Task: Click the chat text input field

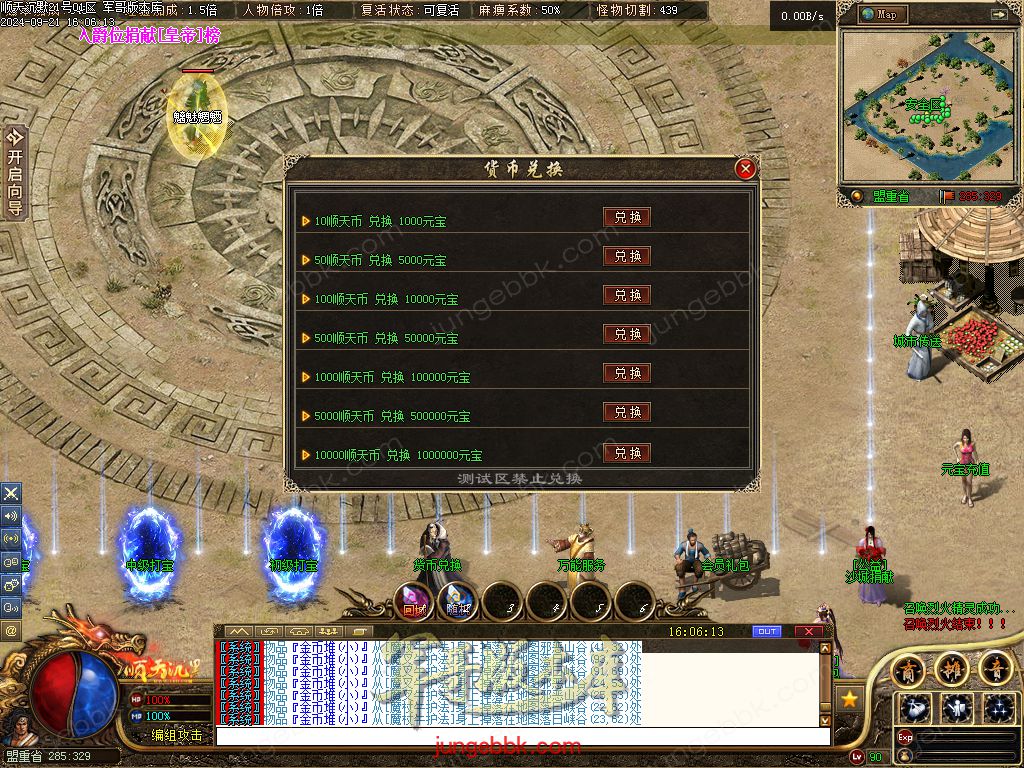Action: (x=520, y=736)
